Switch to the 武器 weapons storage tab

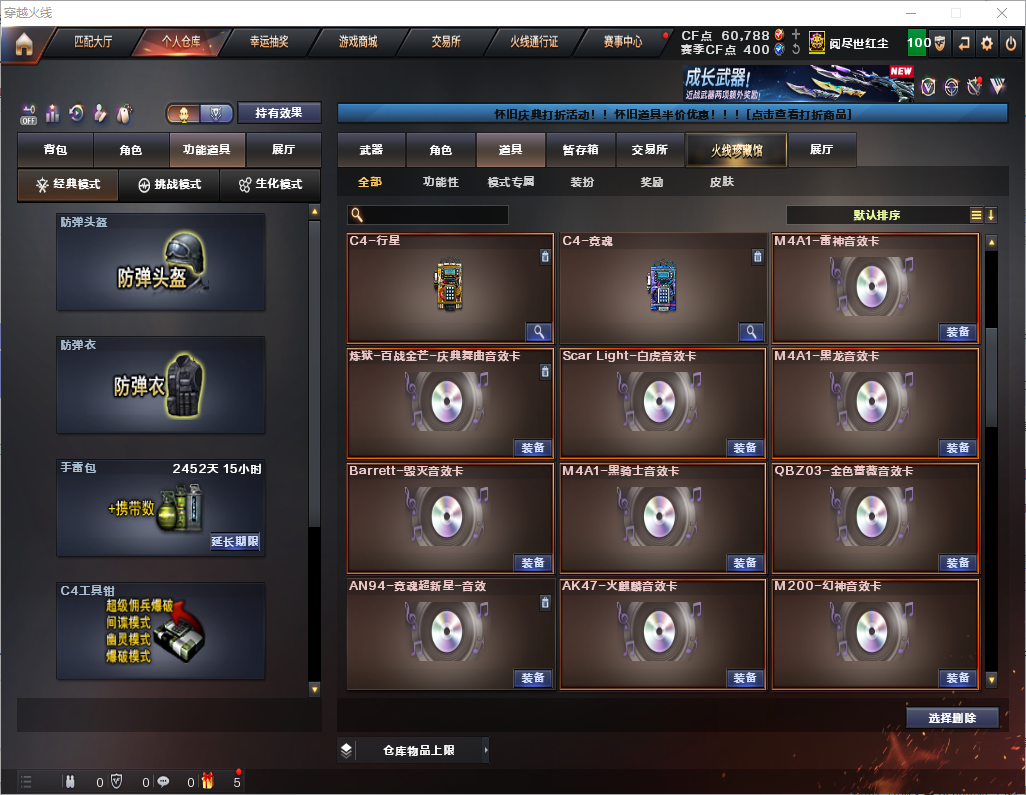371,150
